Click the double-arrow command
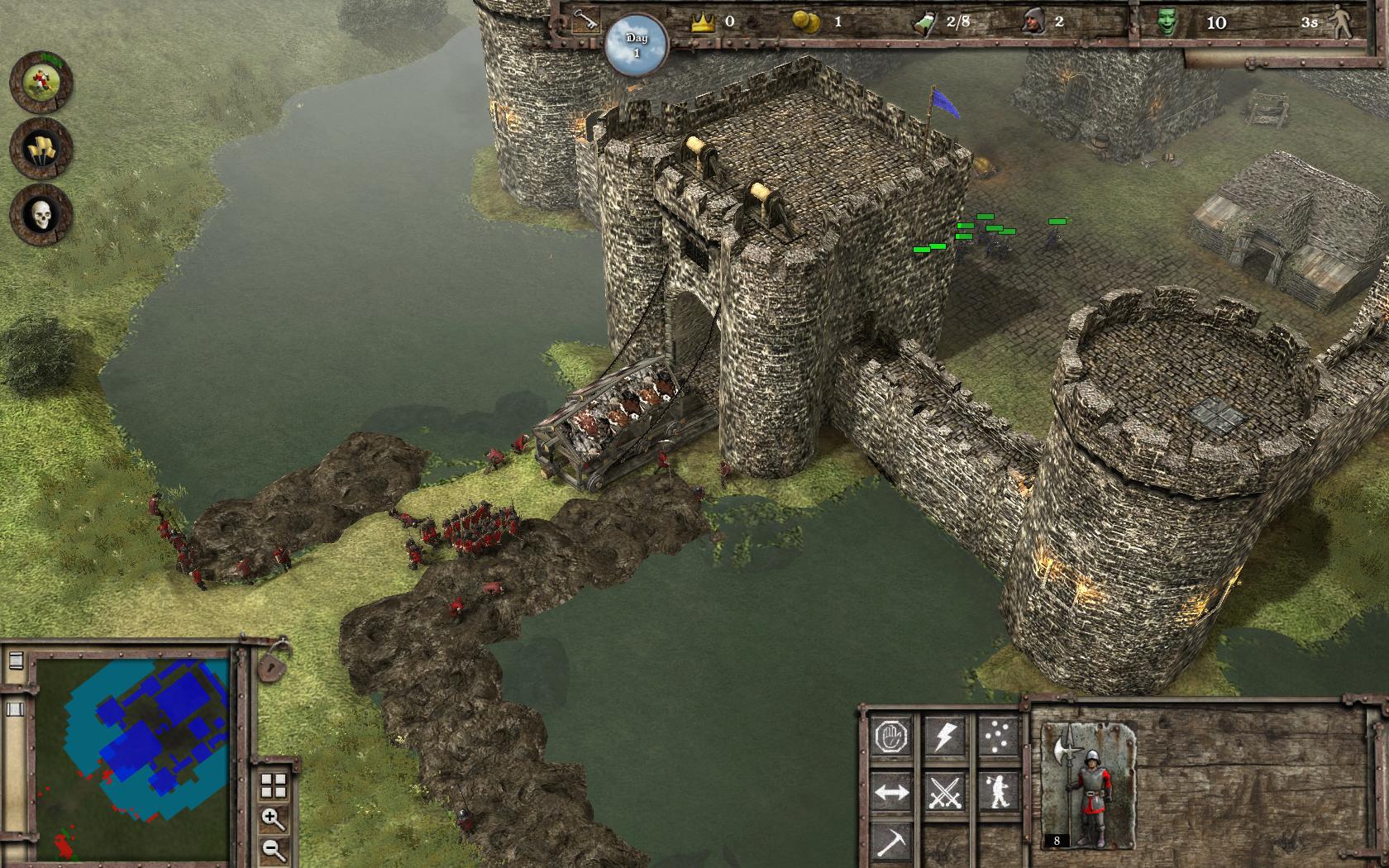This screenshot has width=1389, height=868. (891, 793)
